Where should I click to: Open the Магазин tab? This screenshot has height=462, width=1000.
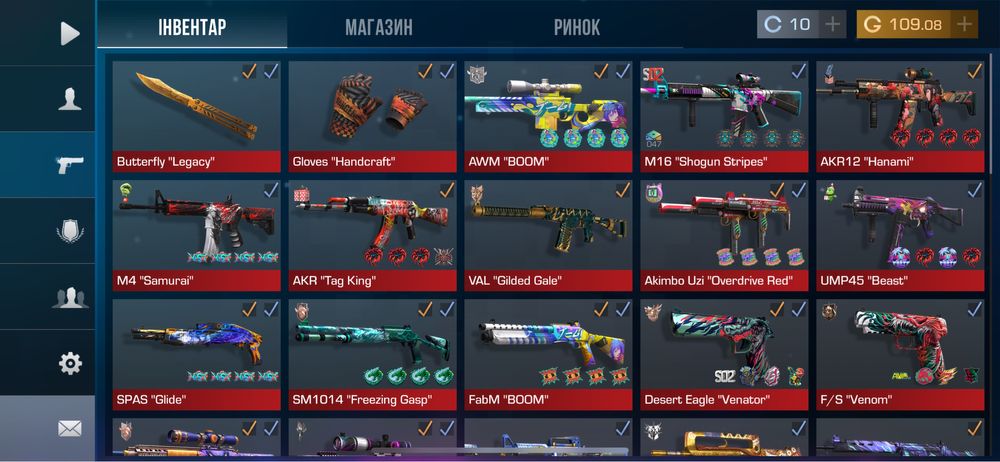(x=379, y=27)
